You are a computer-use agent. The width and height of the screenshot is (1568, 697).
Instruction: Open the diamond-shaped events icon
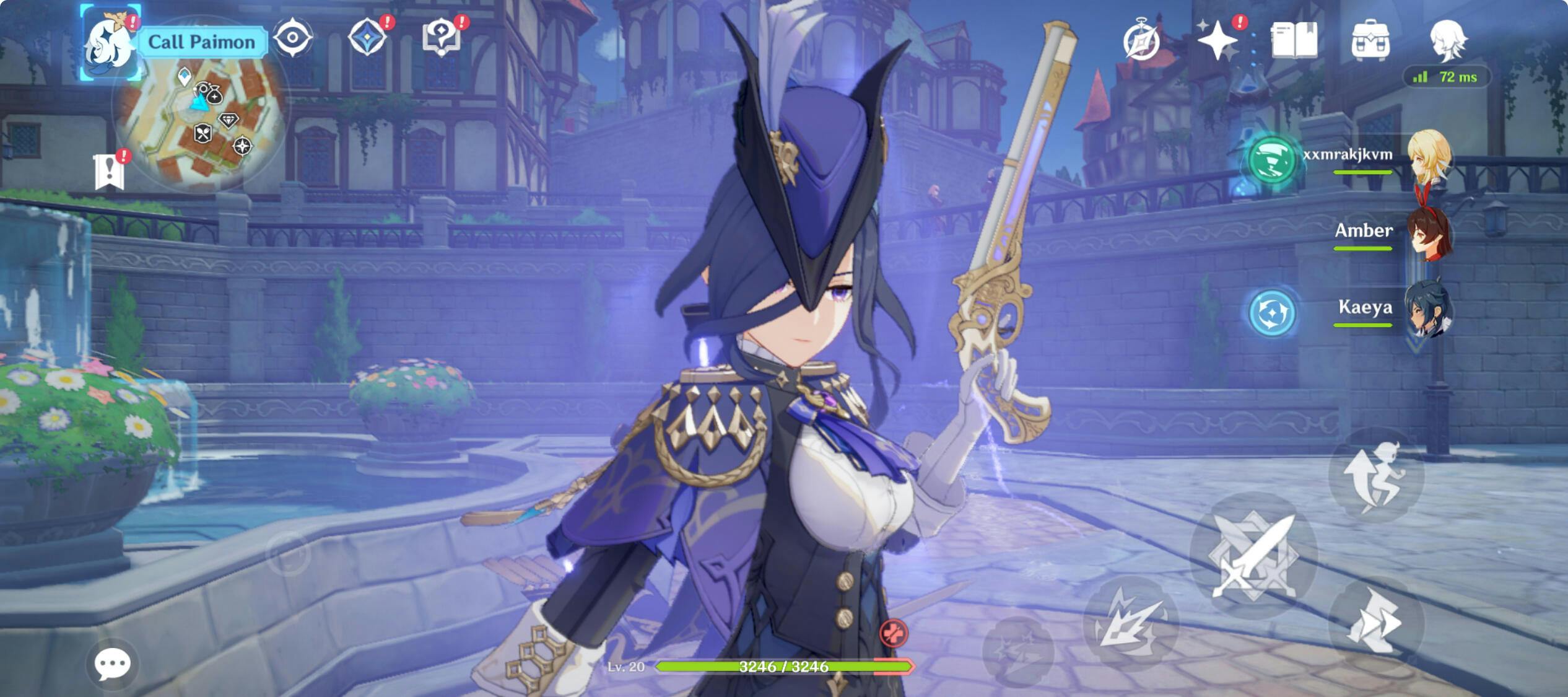coord(367,37)
